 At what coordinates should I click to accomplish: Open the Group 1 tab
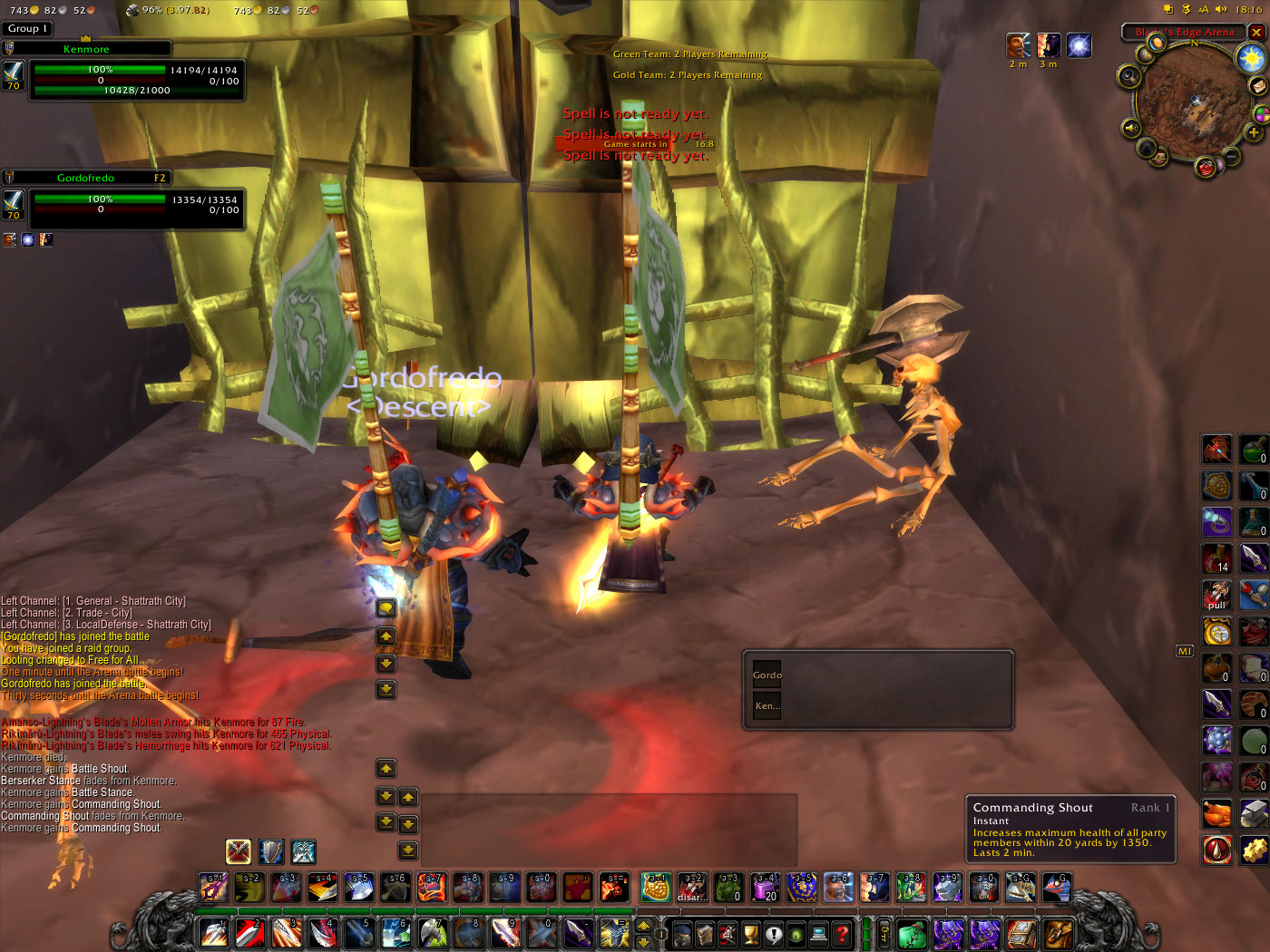coord(28,29)
